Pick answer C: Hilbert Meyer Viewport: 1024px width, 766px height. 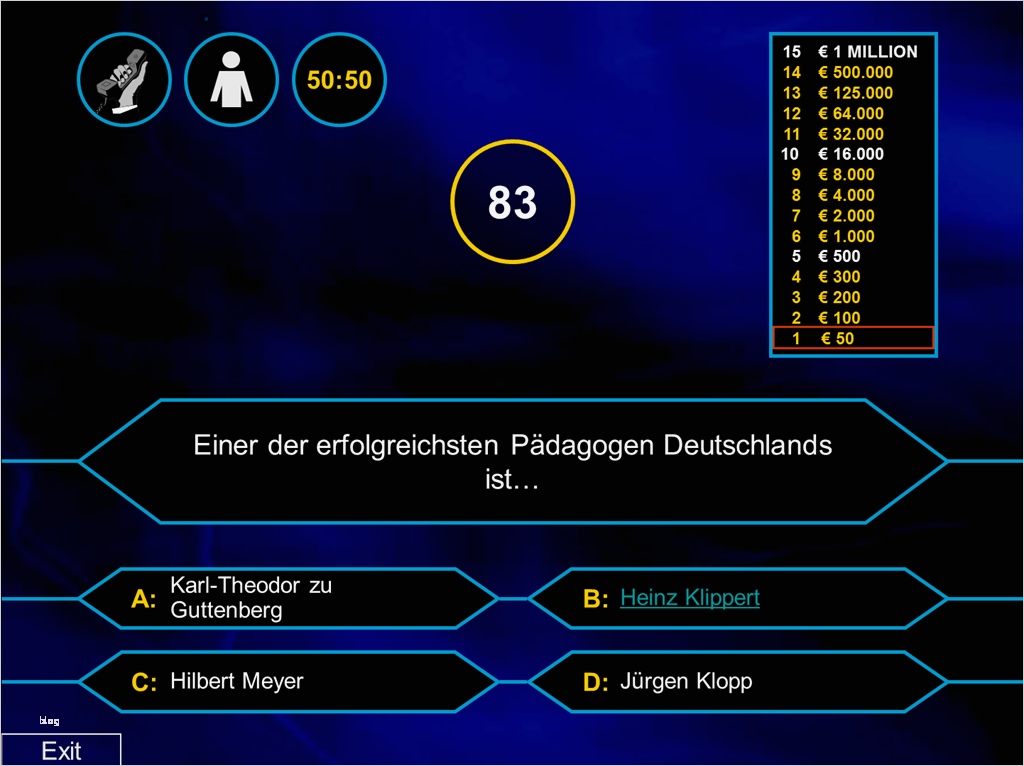288,682
